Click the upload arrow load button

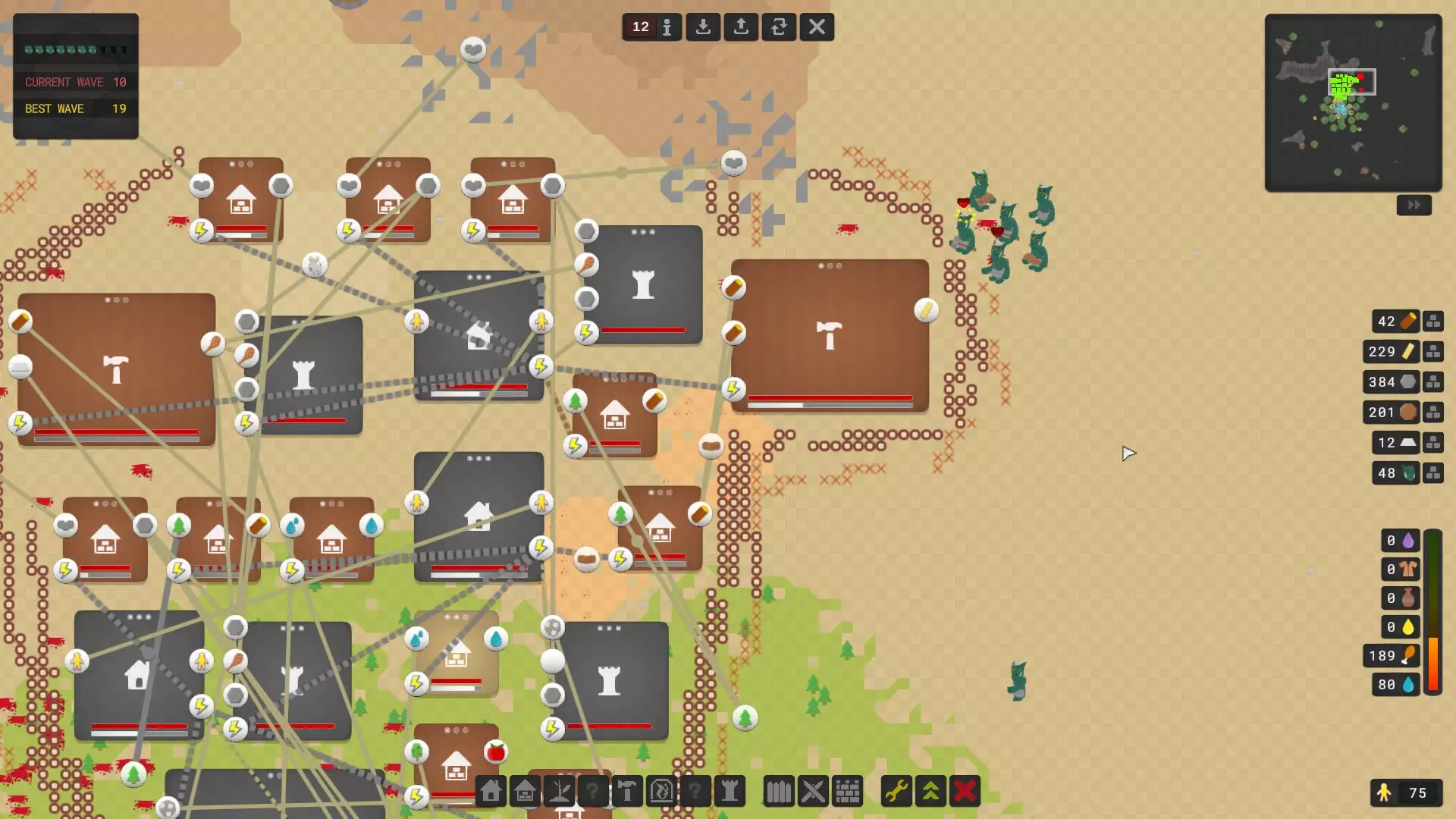tap(741, 27)
